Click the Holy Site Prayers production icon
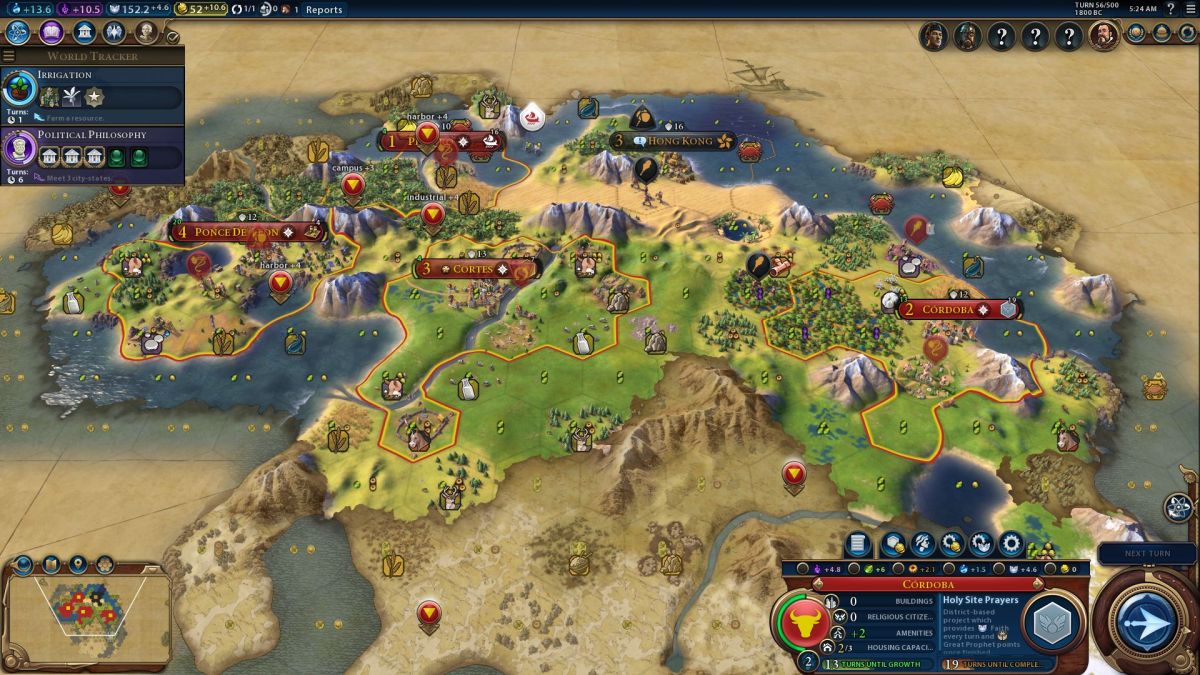This screenshot has width=1200, height=675. [1052, 624]
